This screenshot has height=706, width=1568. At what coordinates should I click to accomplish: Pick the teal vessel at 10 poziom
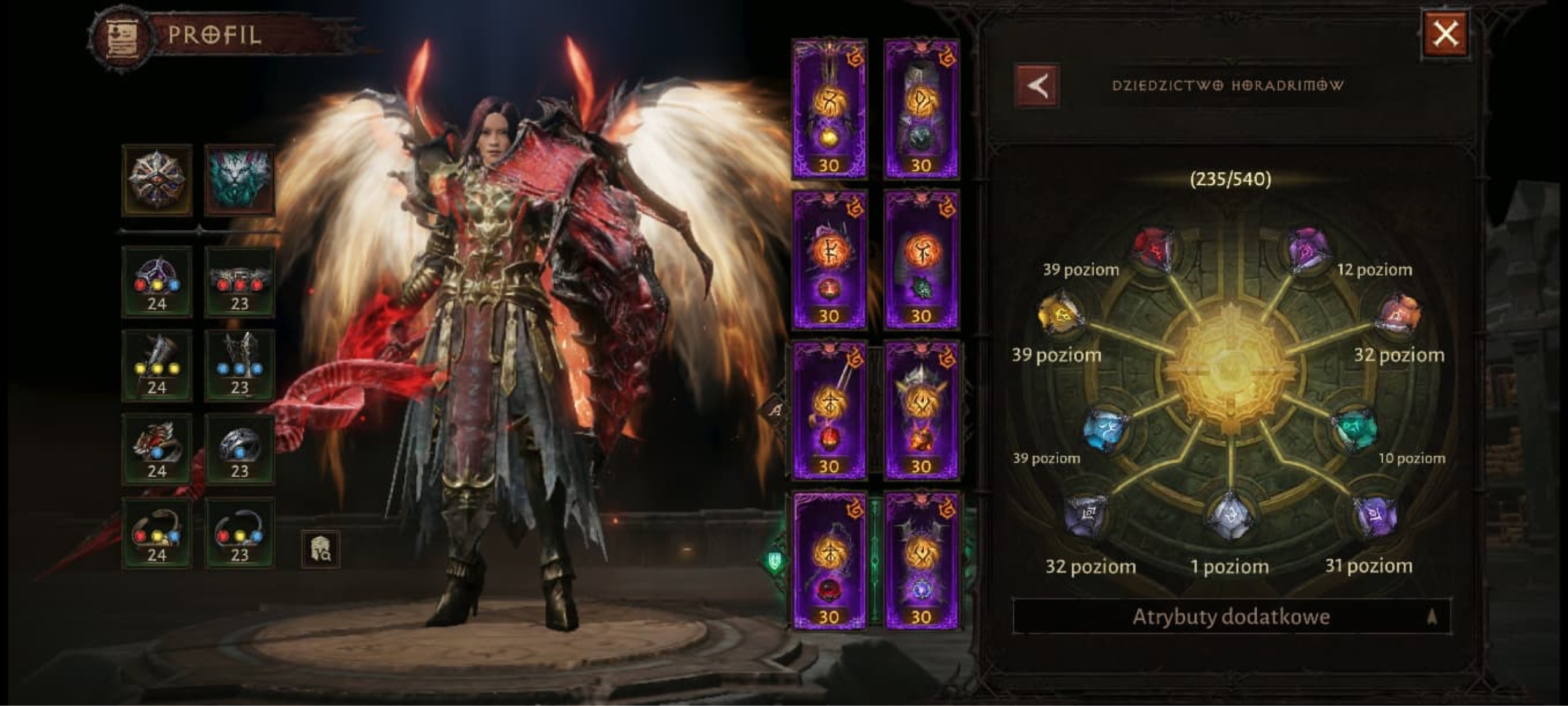coord(1355,430)
